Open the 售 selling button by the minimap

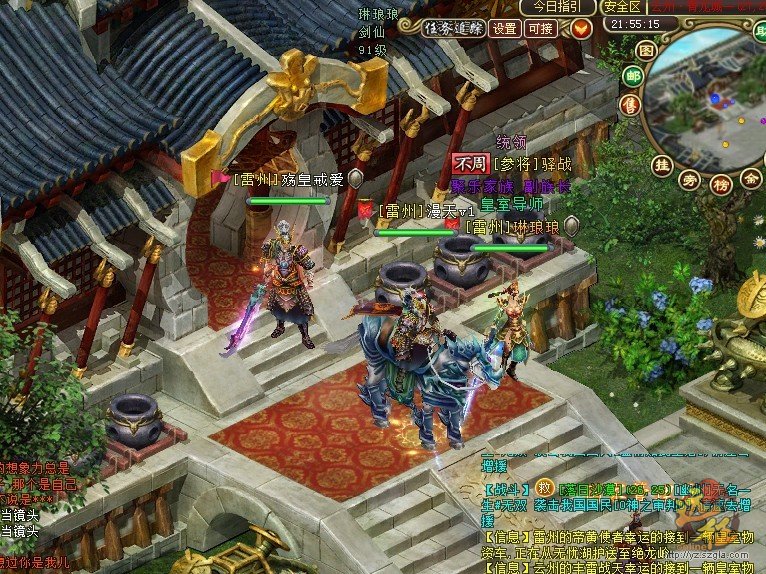pos(629,104)
